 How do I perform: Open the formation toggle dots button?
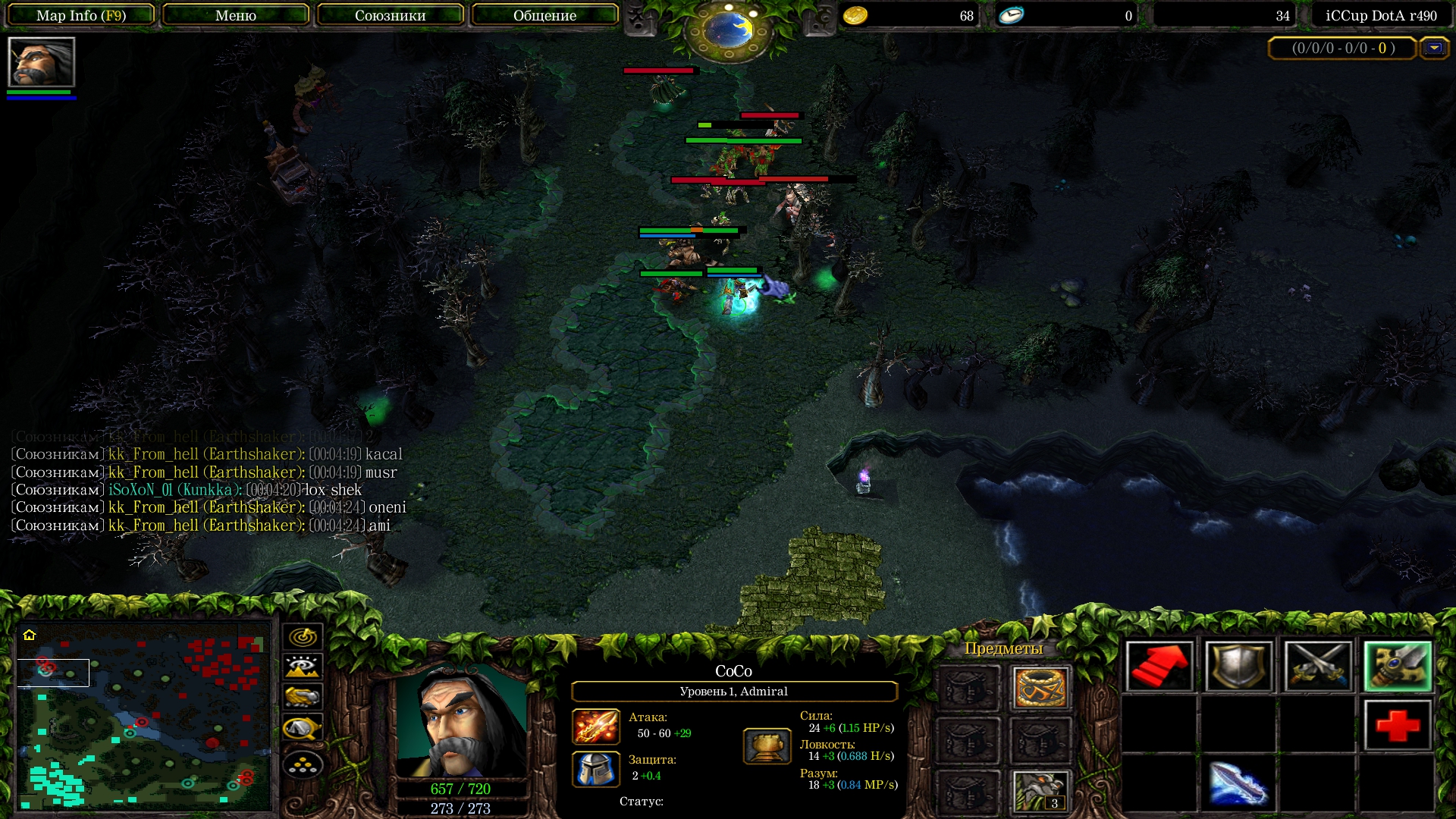[303, 765]
